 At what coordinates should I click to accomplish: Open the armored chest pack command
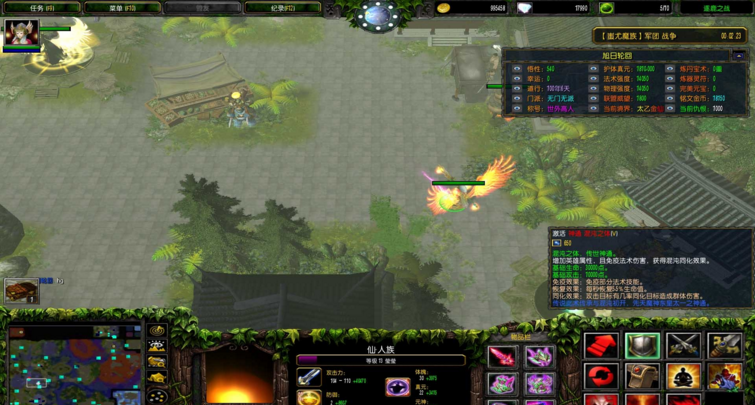[x=643, y=377]
